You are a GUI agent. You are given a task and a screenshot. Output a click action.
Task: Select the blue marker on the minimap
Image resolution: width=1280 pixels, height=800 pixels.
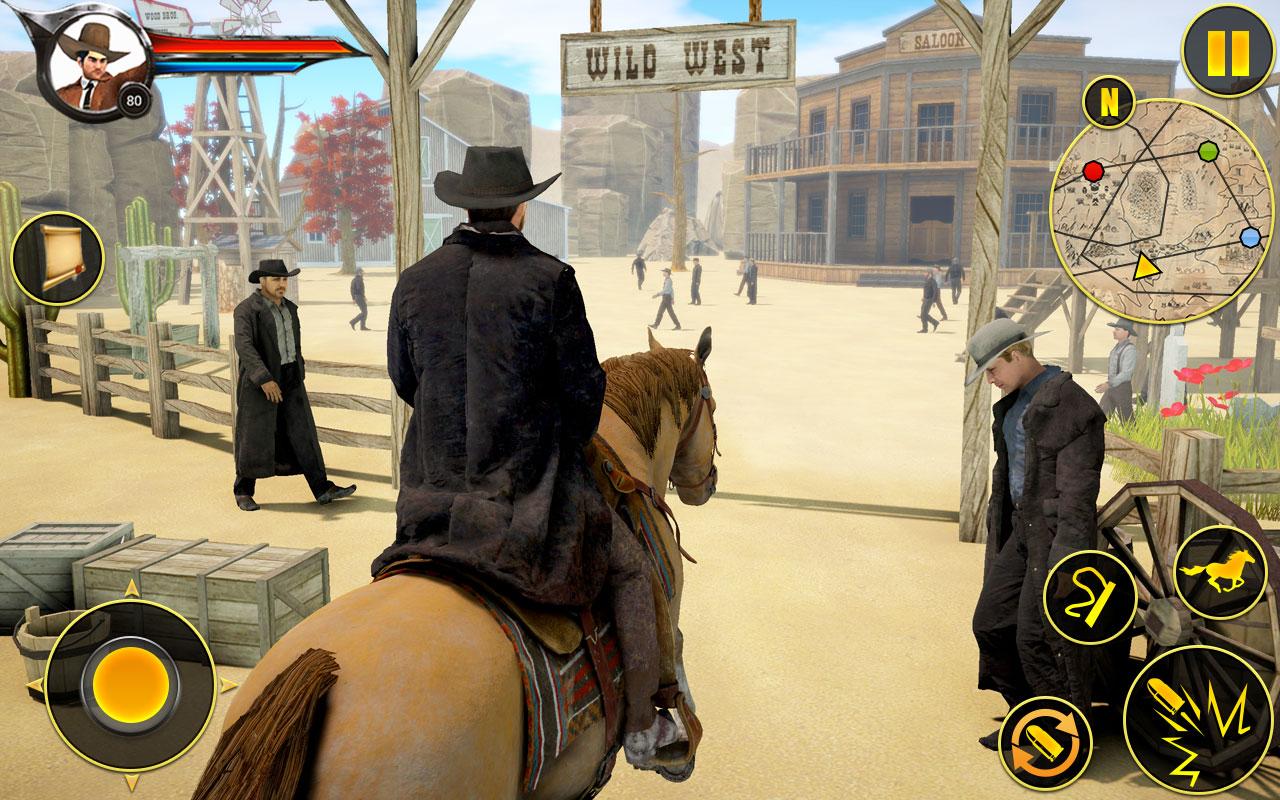coord(1251,236)
